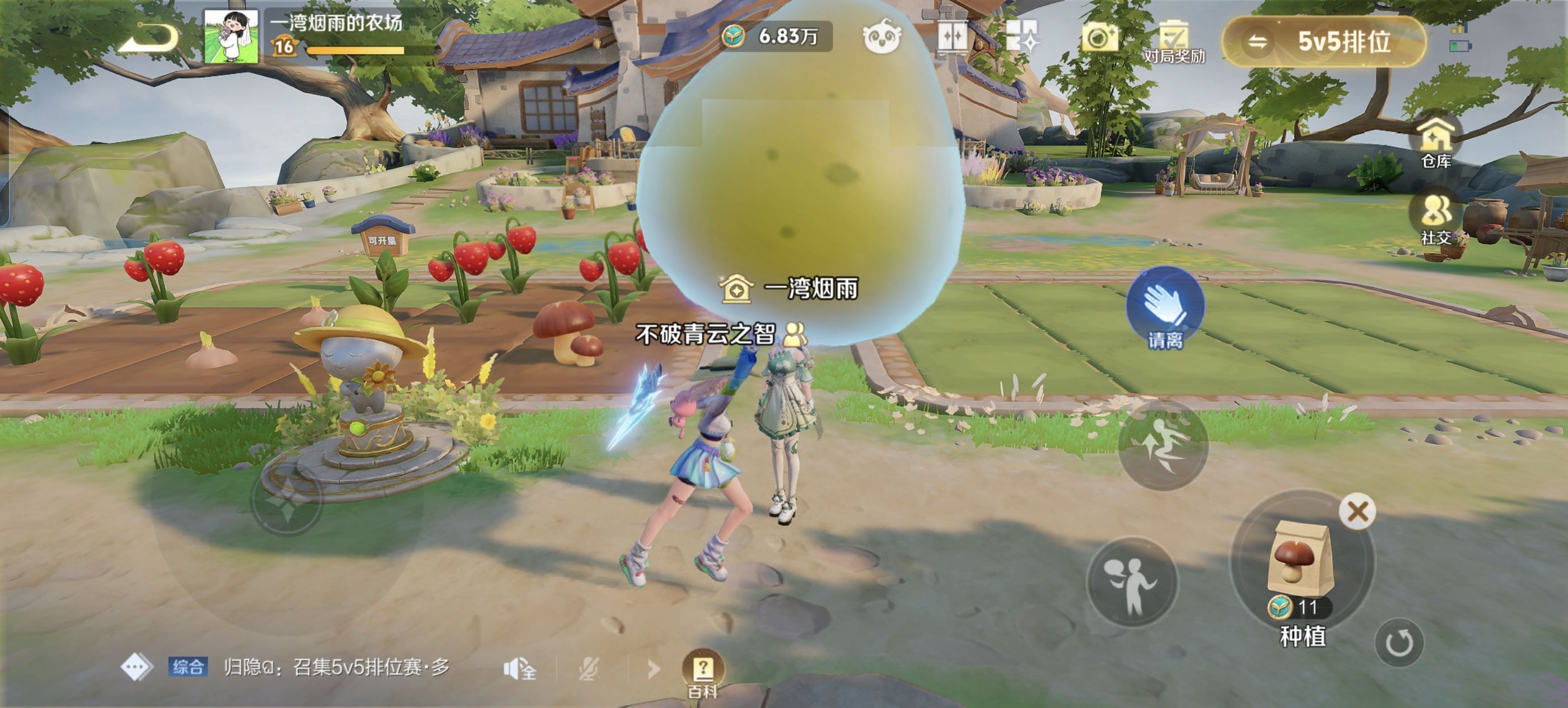Switch mode with the 5v5排位 button
The image size is (1568, 708).
click(1324, 41)
